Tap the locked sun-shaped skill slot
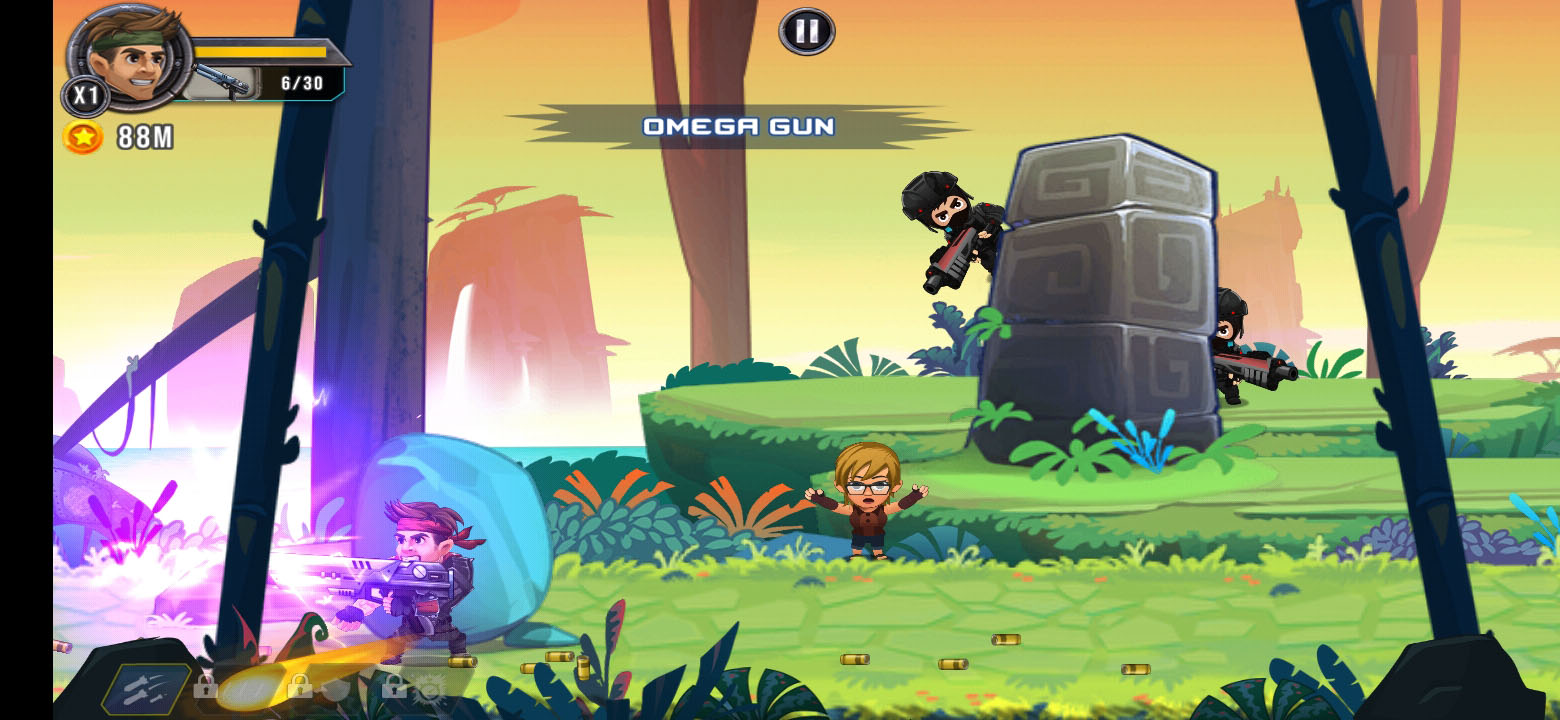Screen dimensions: 1560x720 click(x=430, y=688)
